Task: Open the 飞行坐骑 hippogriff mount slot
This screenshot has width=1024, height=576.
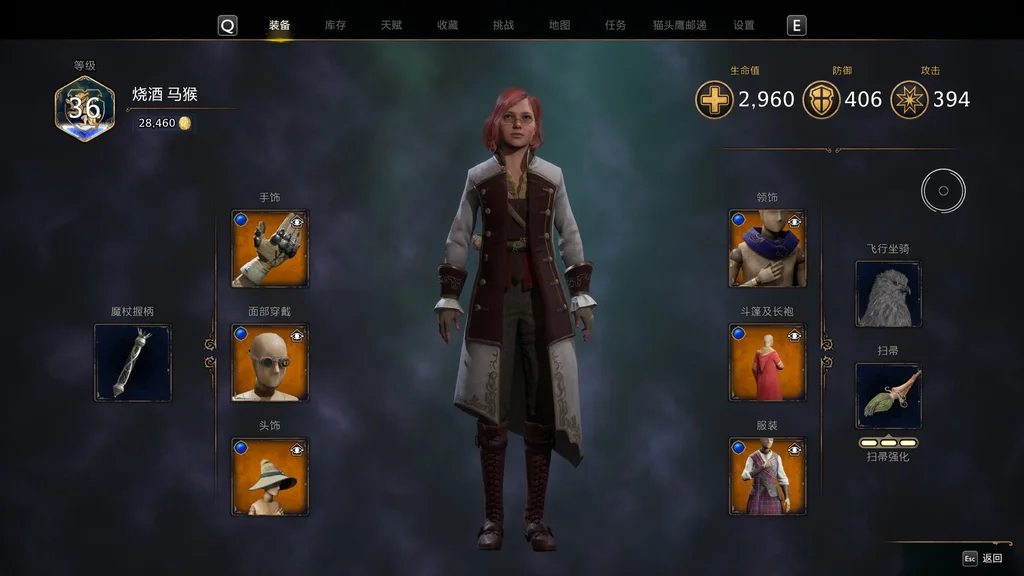Action: click(x=888, y=294)
